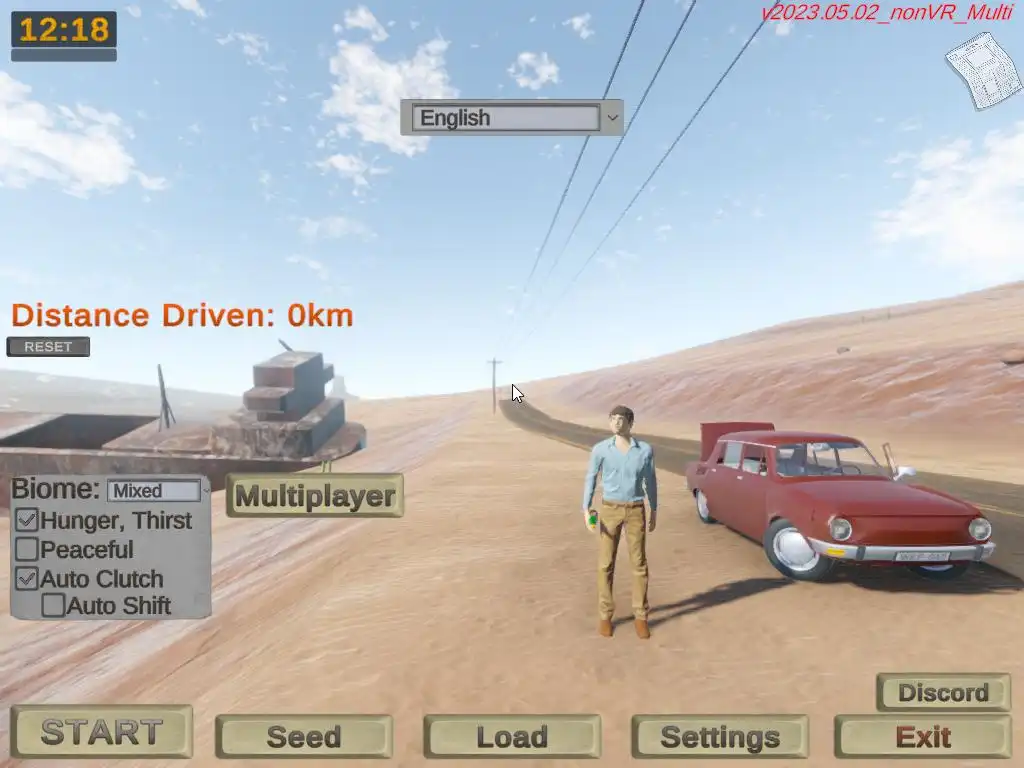Open the Settings menu
The image size is (1024, 768).
tap(719, 737)
